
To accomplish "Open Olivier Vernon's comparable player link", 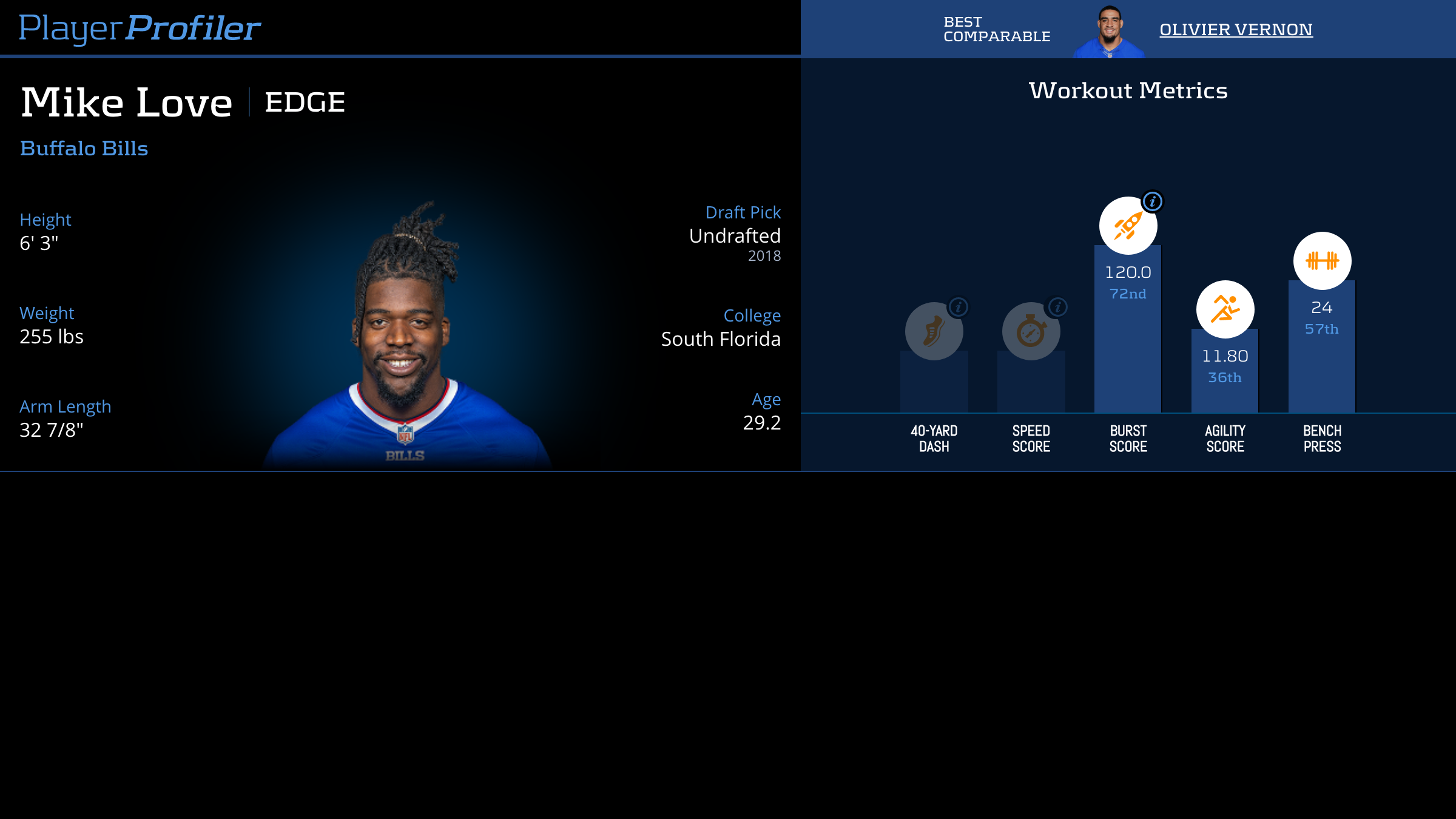I will (1236, 29).
